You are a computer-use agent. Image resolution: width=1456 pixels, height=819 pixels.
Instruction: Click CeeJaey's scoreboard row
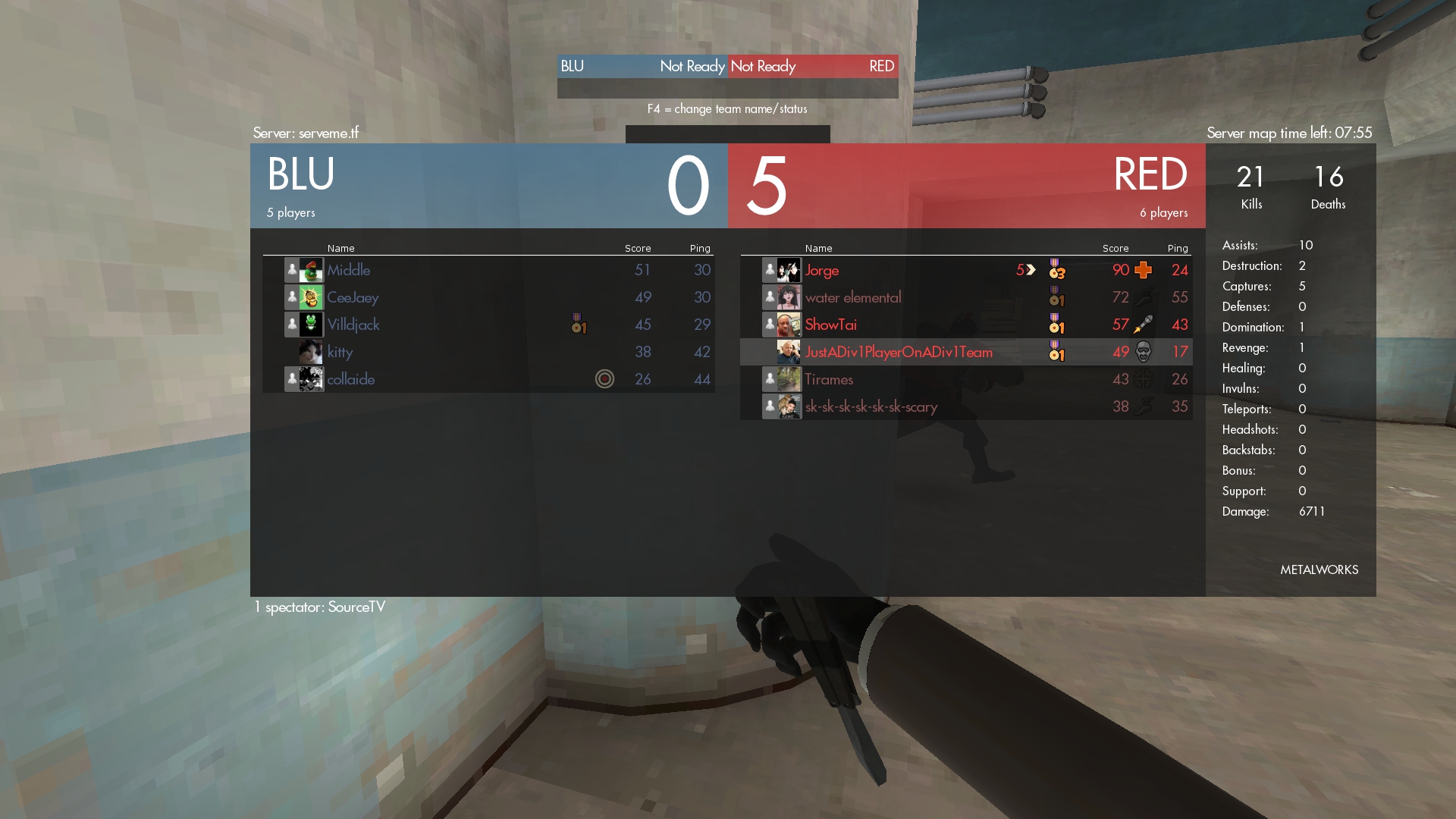(x=353, y=297)
